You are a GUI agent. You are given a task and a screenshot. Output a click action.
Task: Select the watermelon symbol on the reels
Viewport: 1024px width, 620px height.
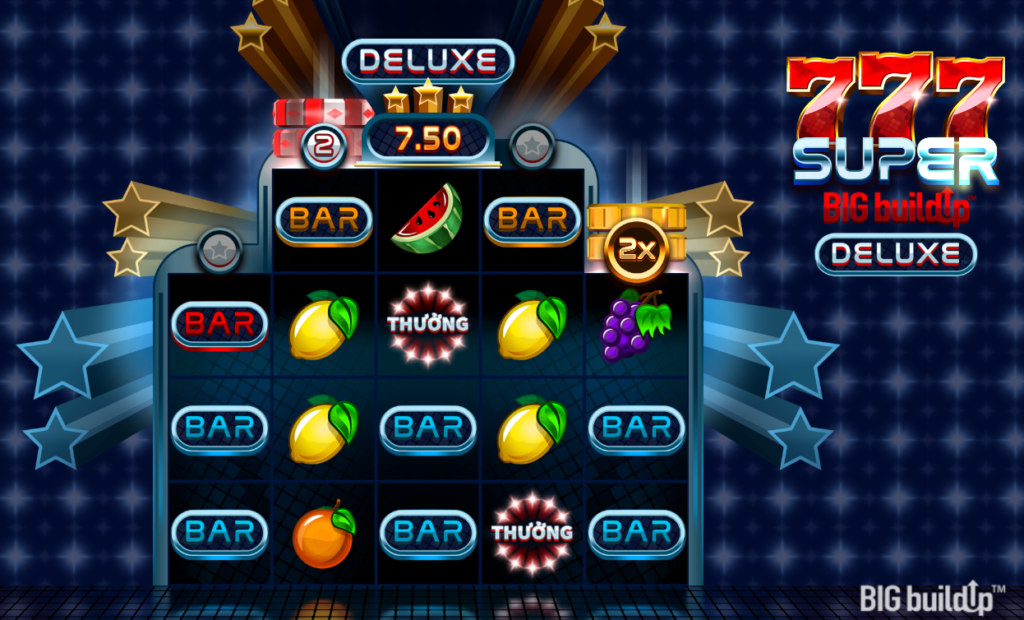point(427,218)
